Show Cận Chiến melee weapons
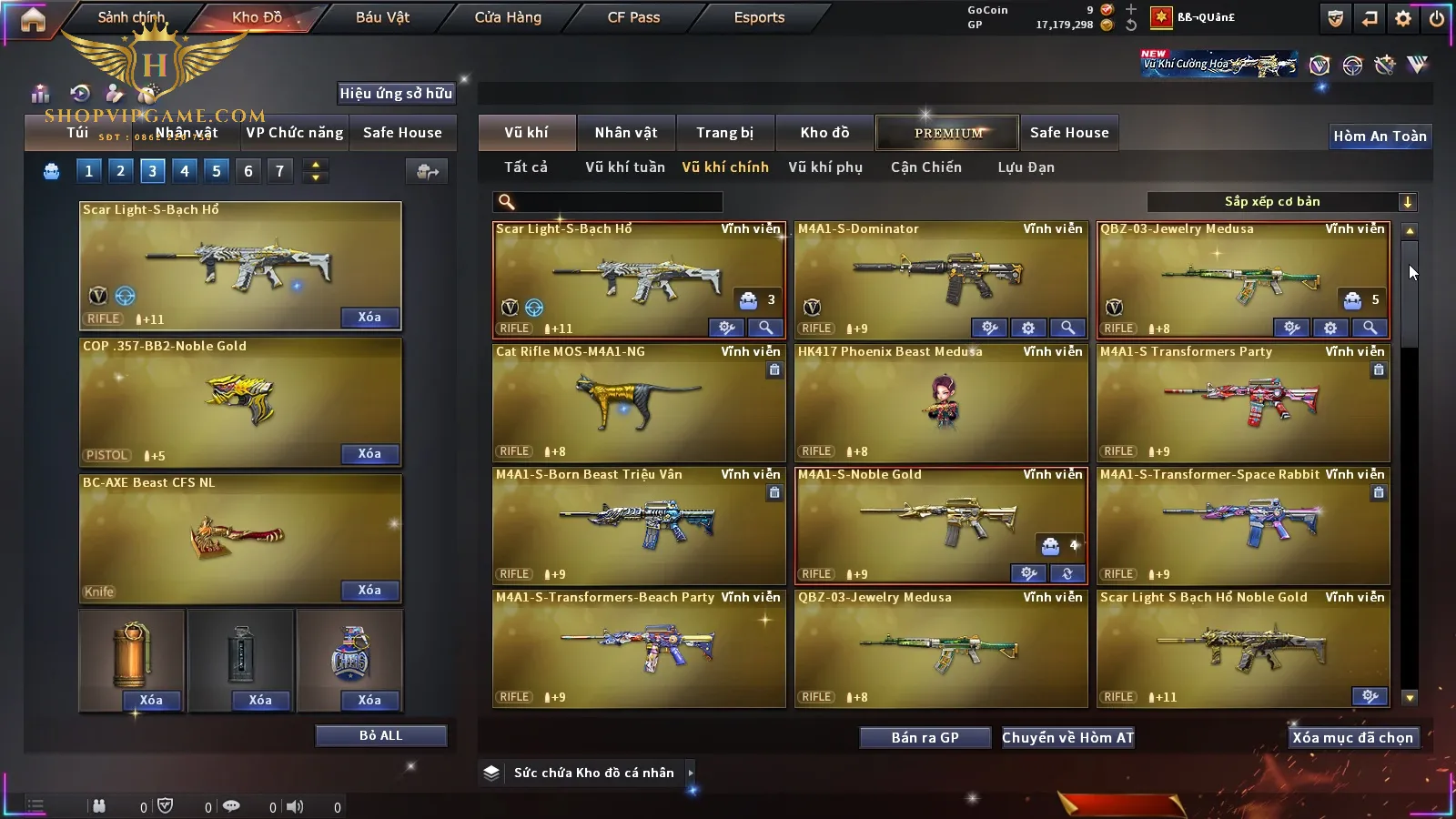This screenshot has width=1456, height=819. pos(925,167)
